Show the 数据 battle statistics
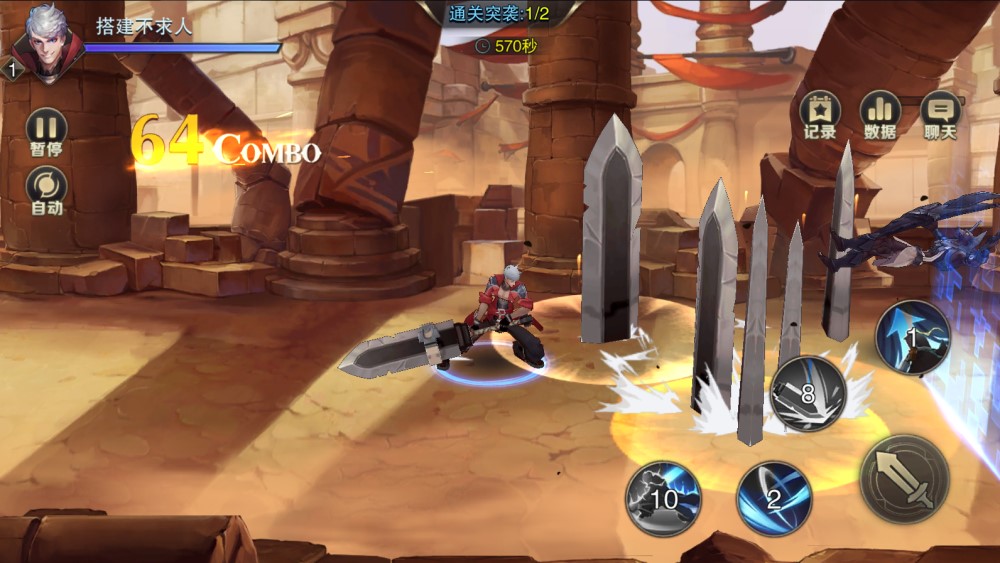 [x=880, y=111]
